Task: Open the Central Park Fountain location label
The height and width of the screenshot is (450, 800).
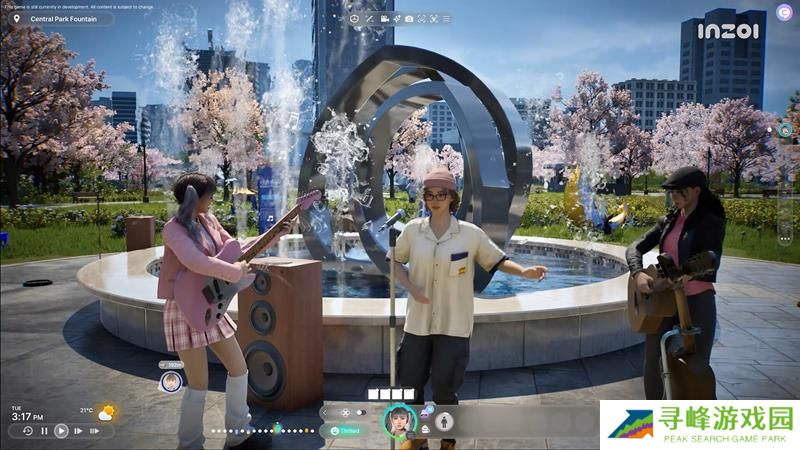Action: click(62, 18)
